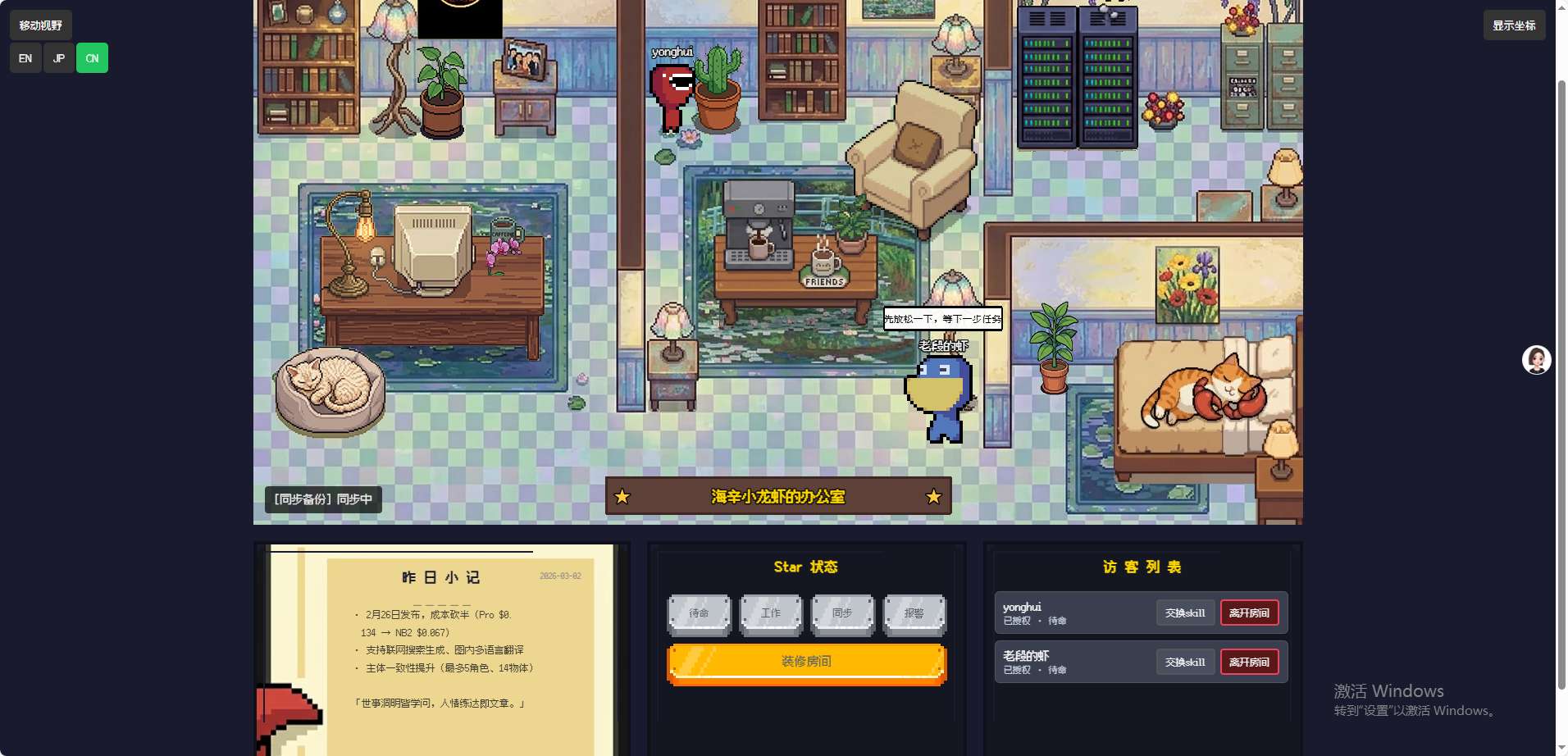This screenshot has width=1568, height=756.
Task: Select the CN language option
Action: coord(92,58)
